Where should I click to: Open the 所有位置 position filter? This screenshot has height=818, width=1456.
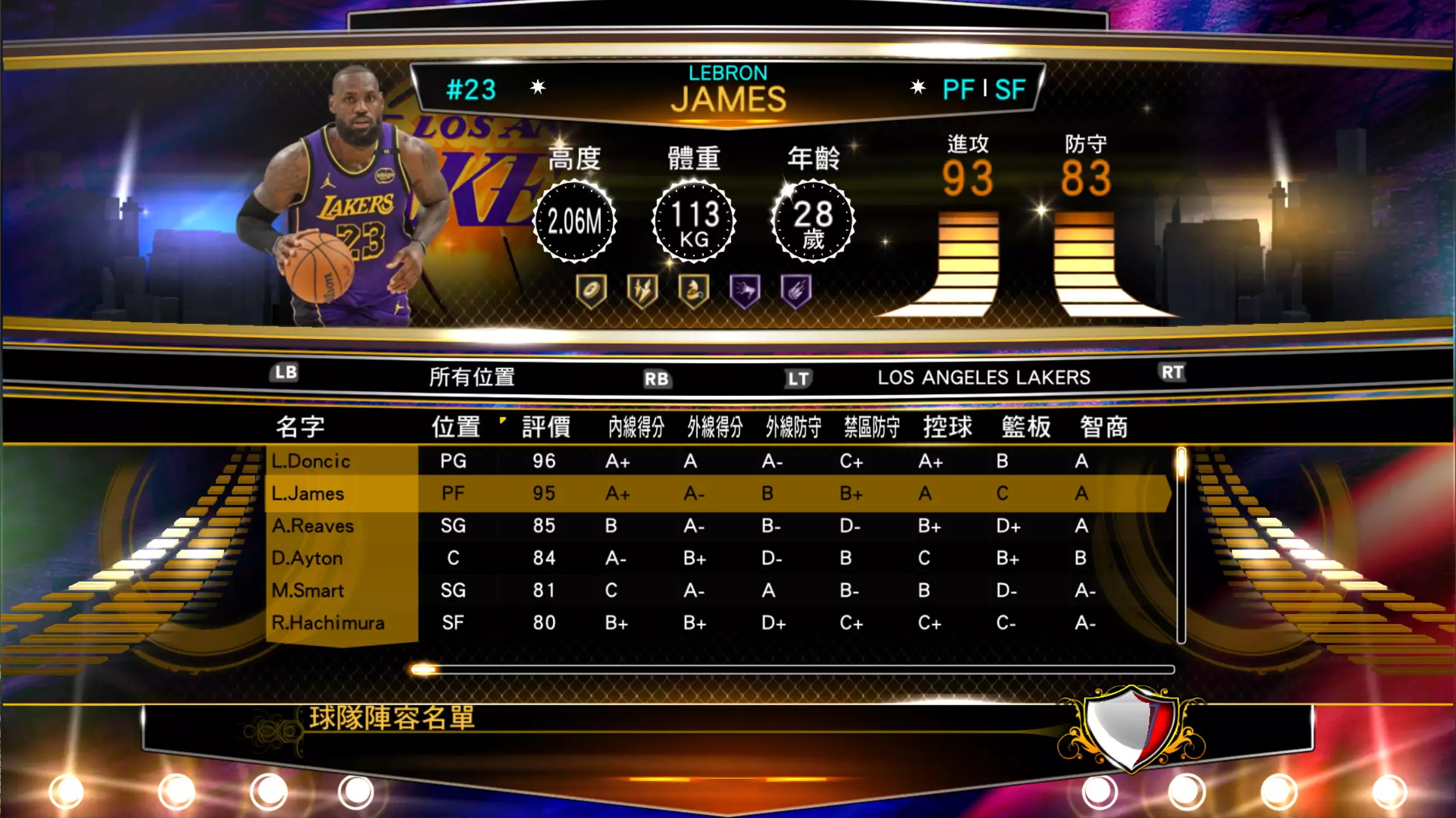(x=472, y=377)
